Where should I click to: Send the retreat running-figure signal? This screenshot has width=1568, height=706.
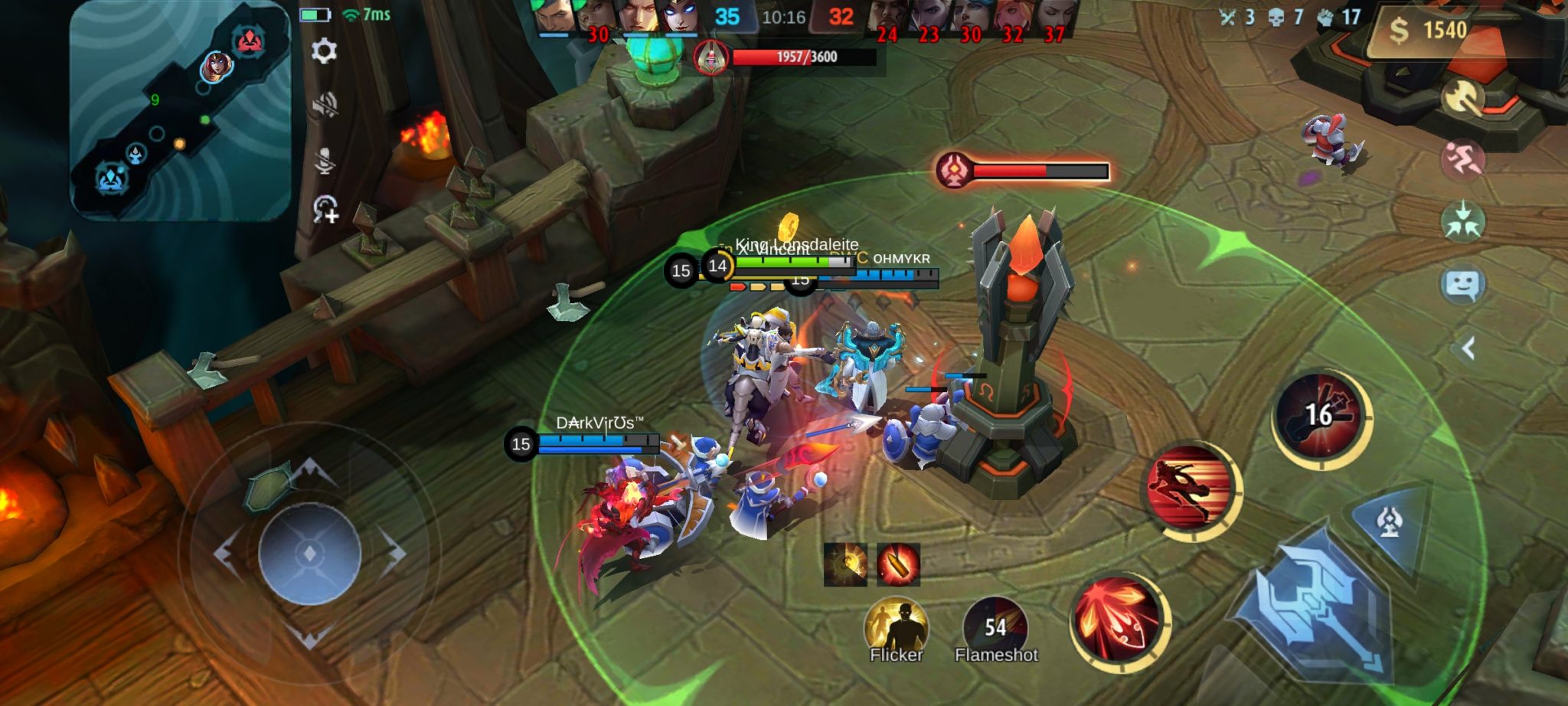click(1462, 160)
